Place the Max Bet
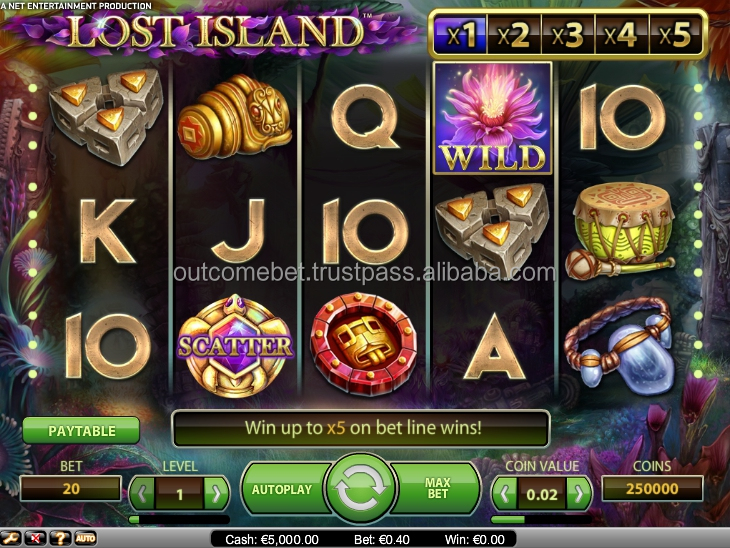The height and width of the screenshot is (548, 730). pos(439,489)
